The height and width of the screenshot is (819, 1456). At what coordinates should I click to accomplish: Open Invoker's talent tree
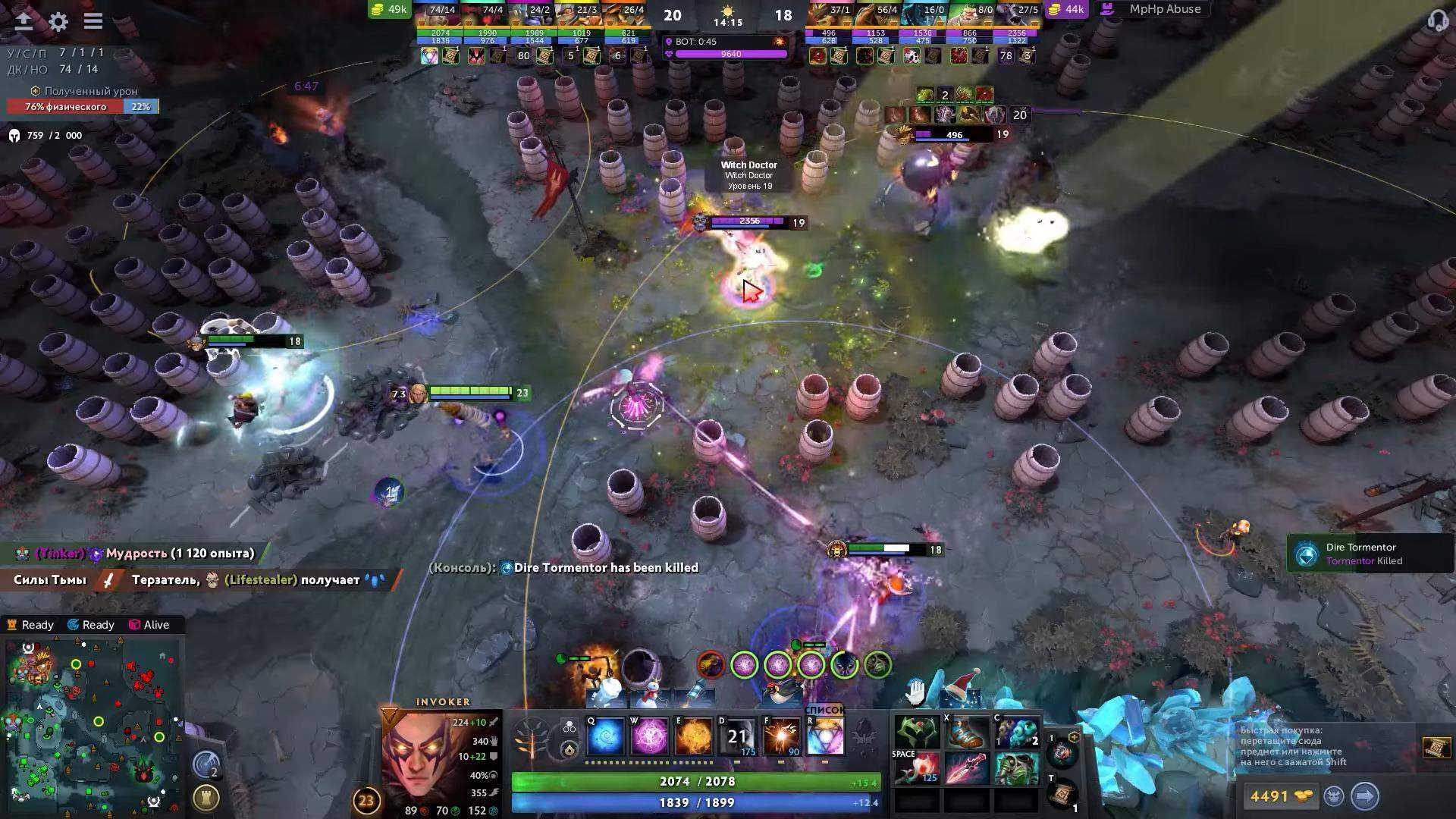[x=531, y=737]
